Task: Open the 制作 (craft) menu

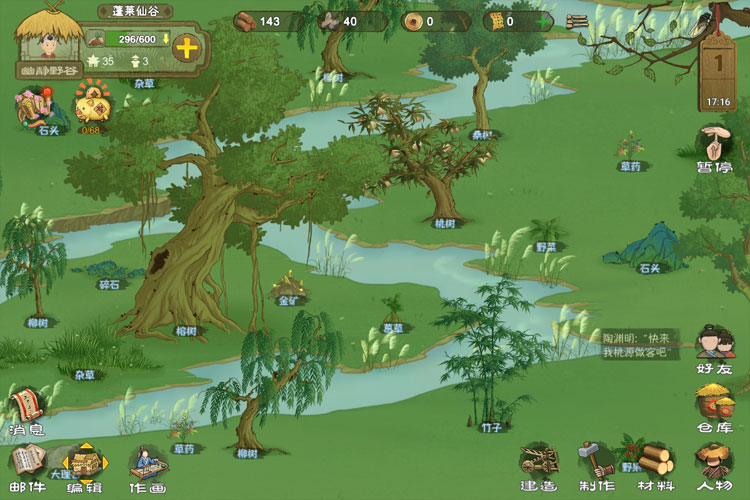Action: pos(597,467)
